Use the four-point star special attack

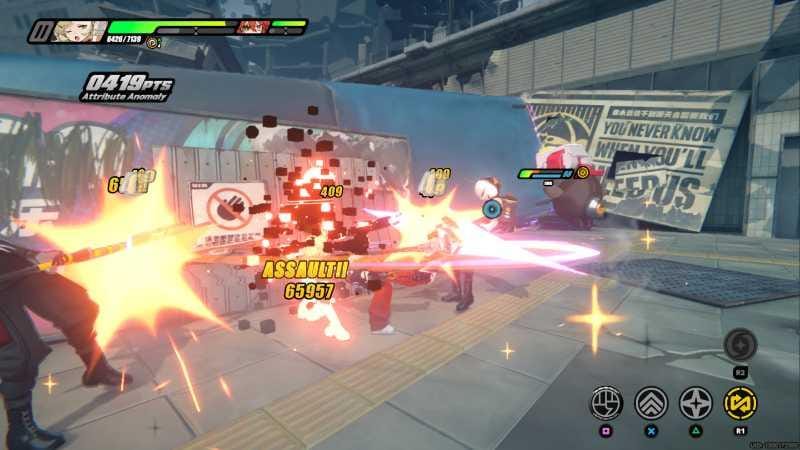696,403
